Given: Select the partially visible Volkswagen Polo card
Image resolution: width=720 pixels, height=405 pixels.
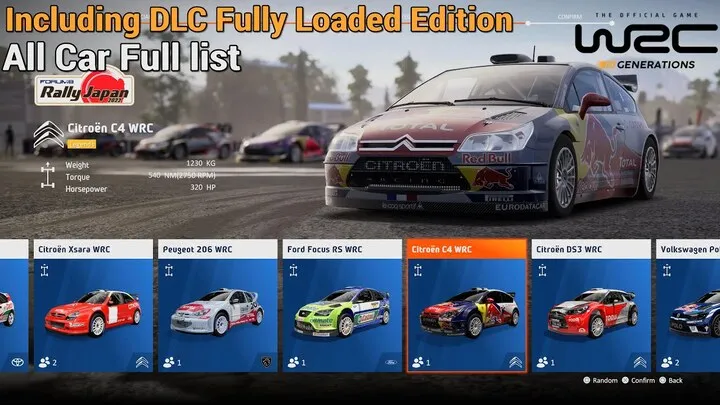Looking at the screenshot, I should pos(688,306).
